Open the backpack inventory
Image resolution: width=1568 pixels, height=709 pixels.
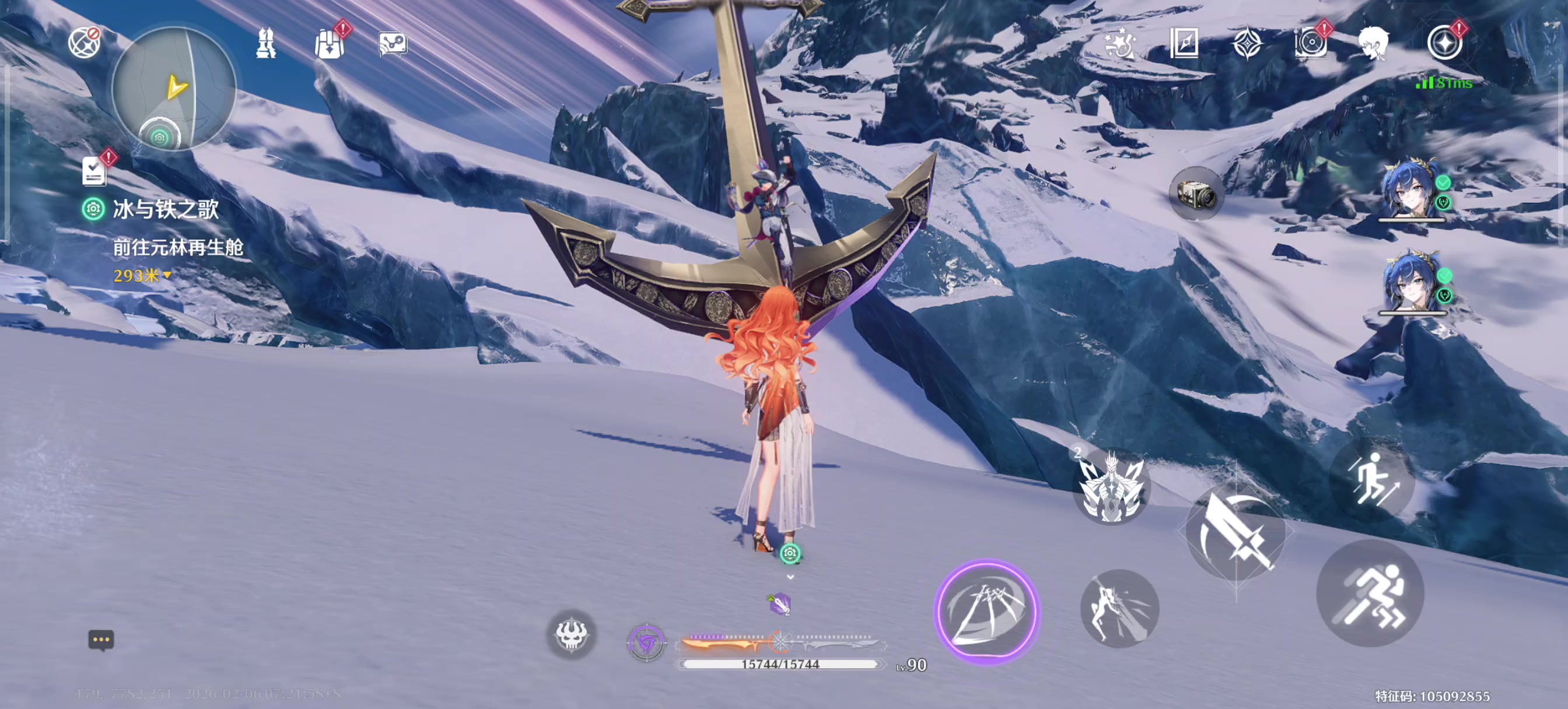(x=330, y=44)
